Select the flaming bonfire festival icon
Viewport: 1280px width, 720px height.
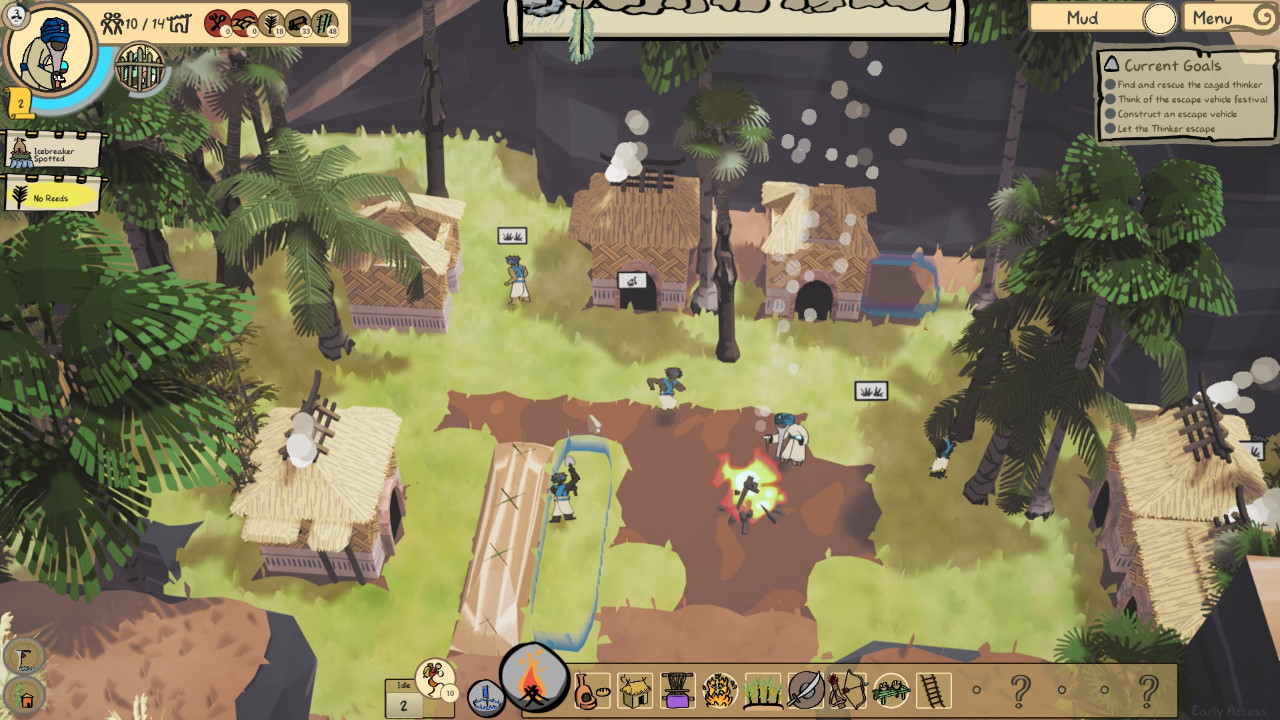(x=720, y=689)
